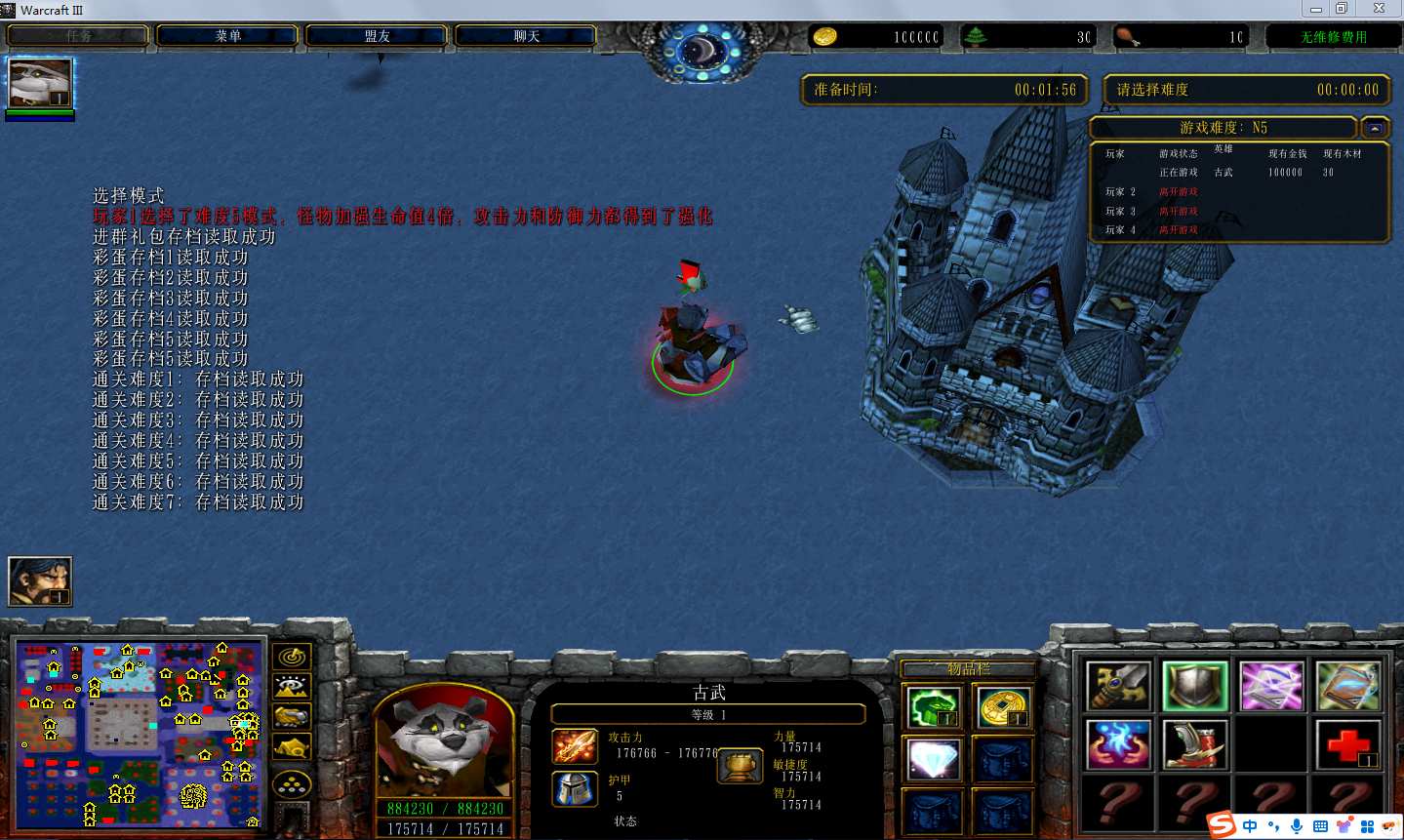Toggle the minimap terrain visibility button

coord(292,687)
